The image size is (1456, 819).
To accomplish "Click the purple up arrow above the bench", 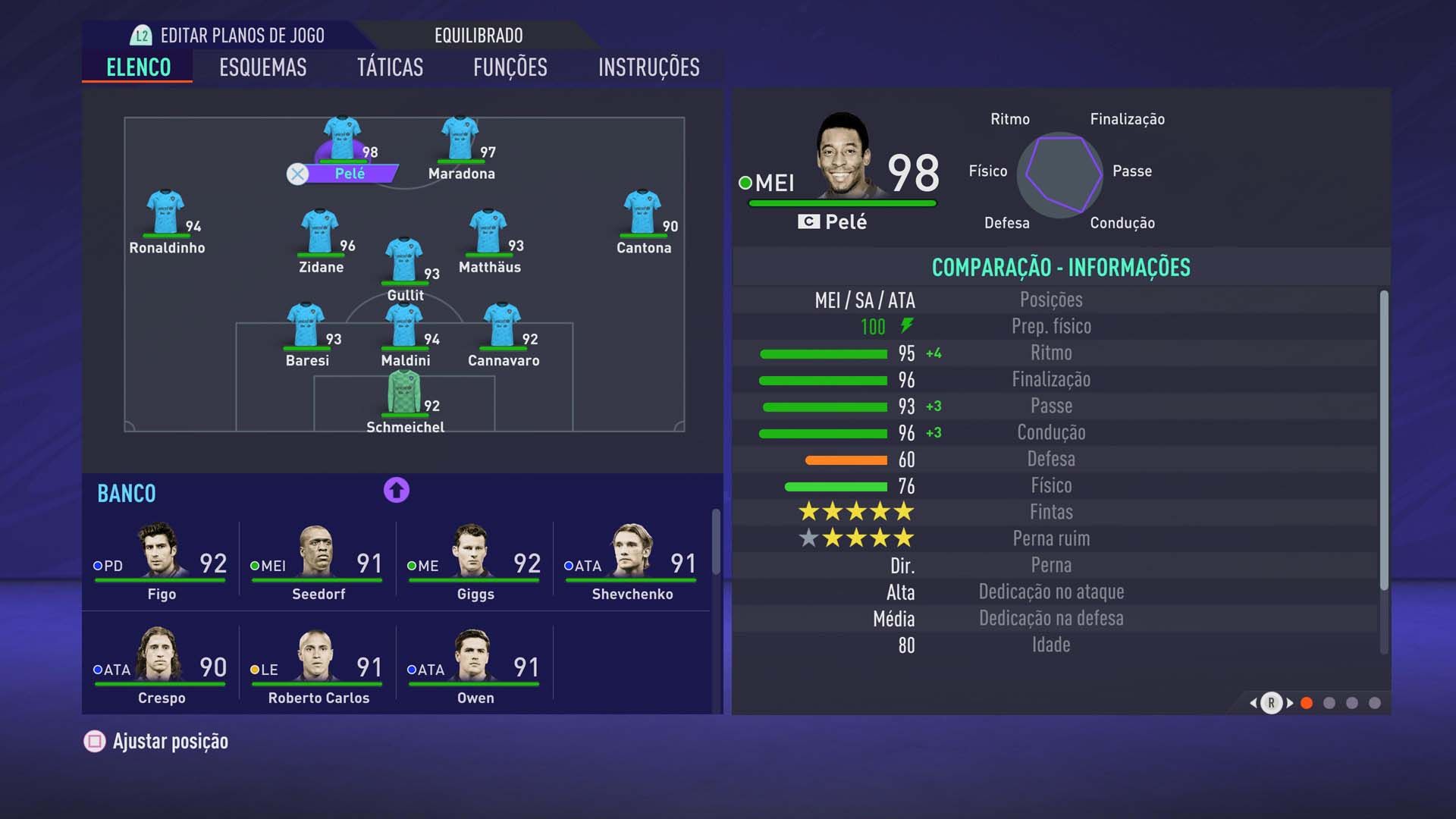I will coord(395,491).
